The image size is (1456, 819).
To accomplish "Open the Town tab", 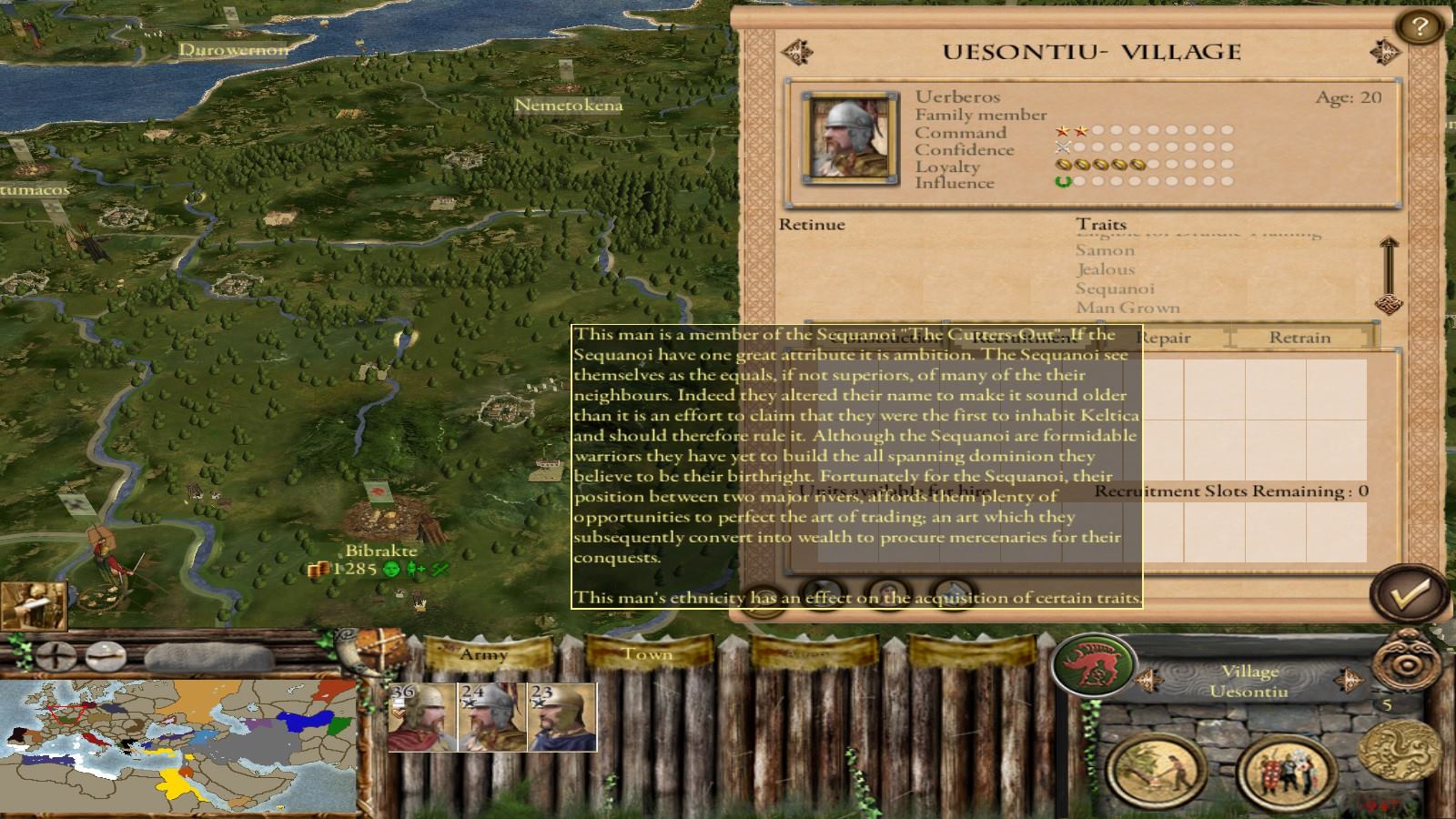I will (646, 654).
